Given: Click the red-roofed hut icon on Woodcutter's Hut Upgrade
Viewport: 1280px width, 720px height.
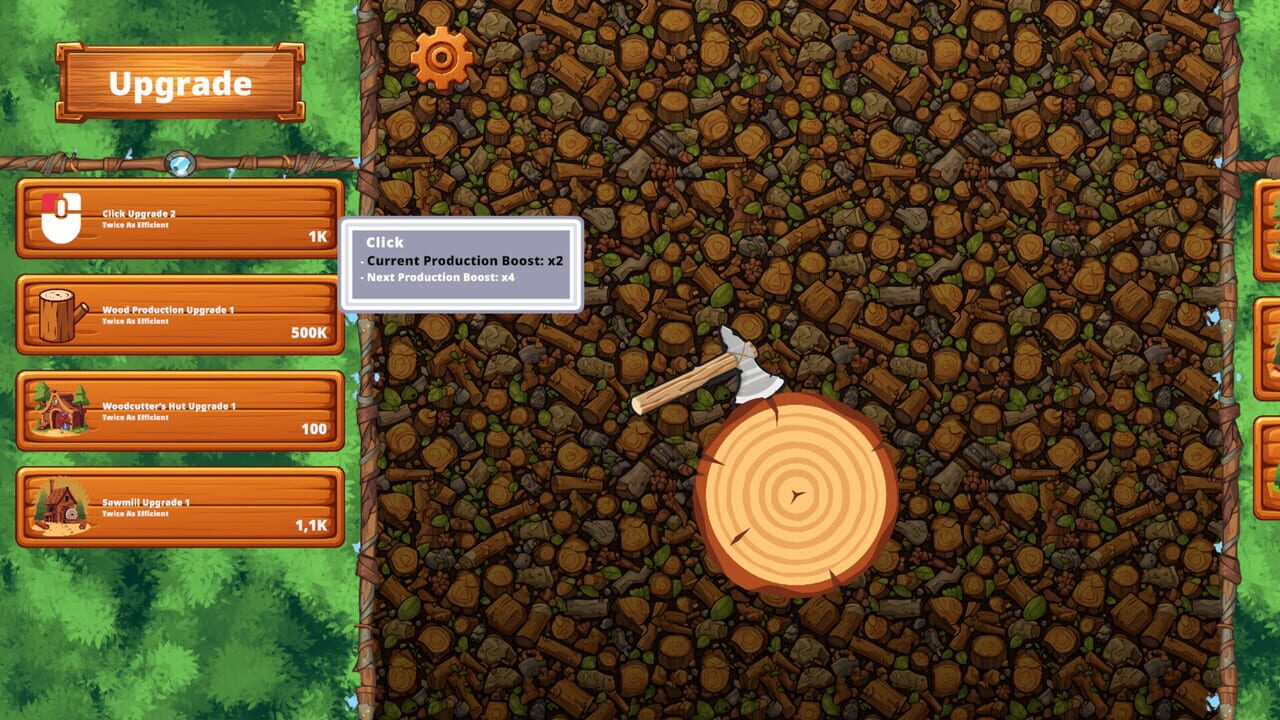Looking at the screenshot, I should coord(59,411).
